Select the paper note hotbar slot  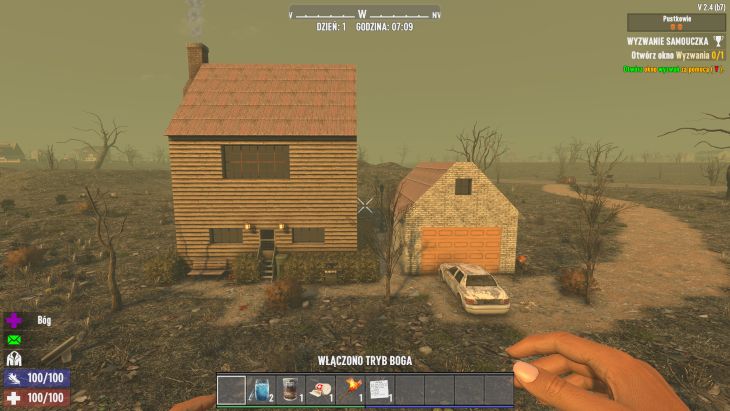pos(379,388)
